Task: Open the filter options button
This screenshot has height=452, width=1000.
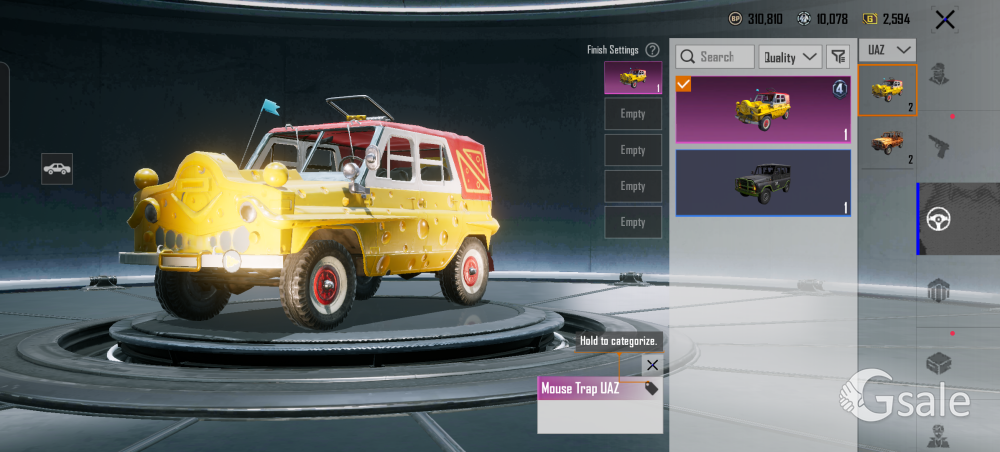Action: tap(838, 57)
